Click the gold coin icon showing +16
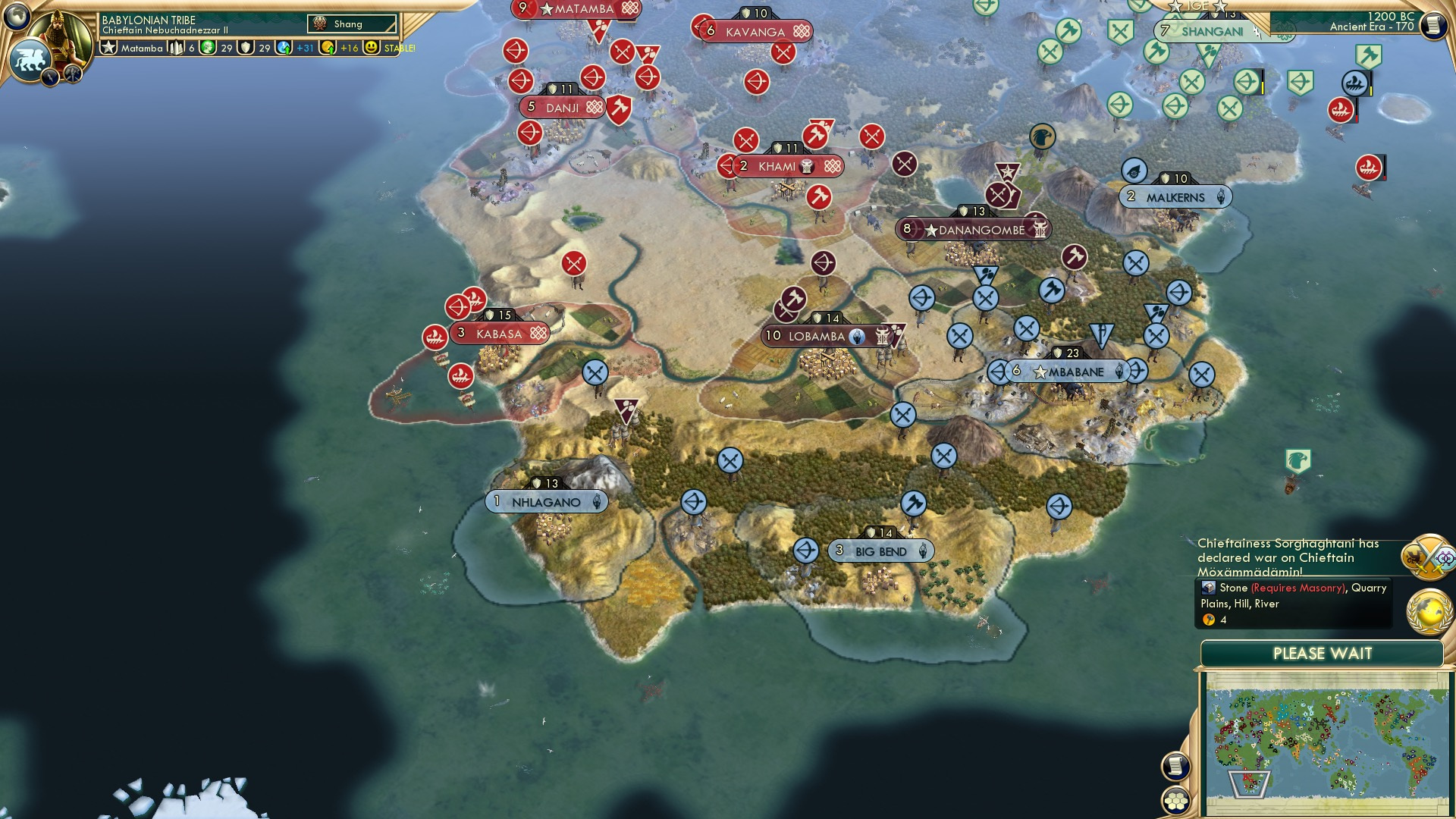This screenshot has width=1456, height=819. (328, 48)
